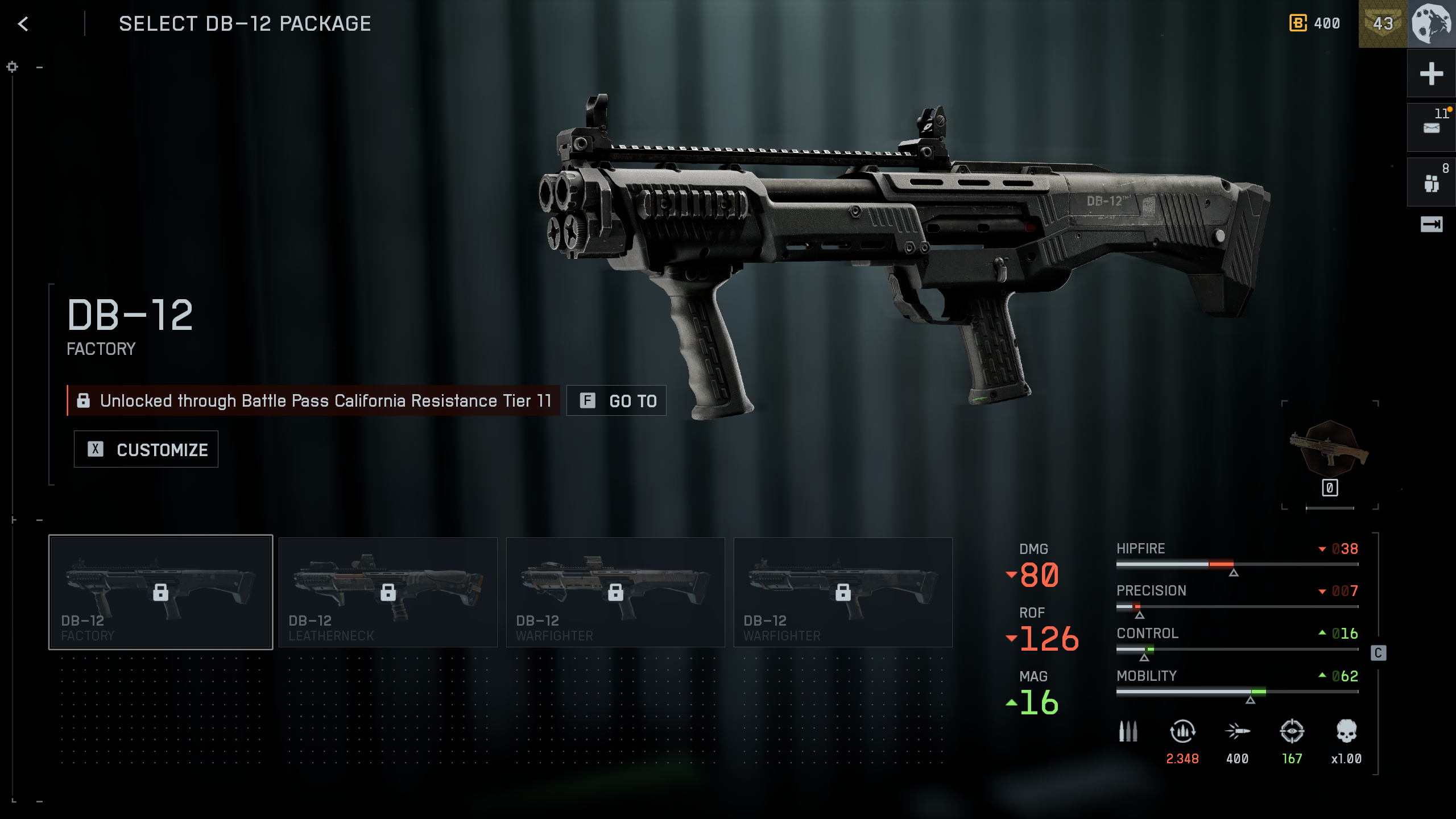Choose the DB-12 Leatherneck package
The width and height of the screenshot is (1456, 819).
[388, 592]
